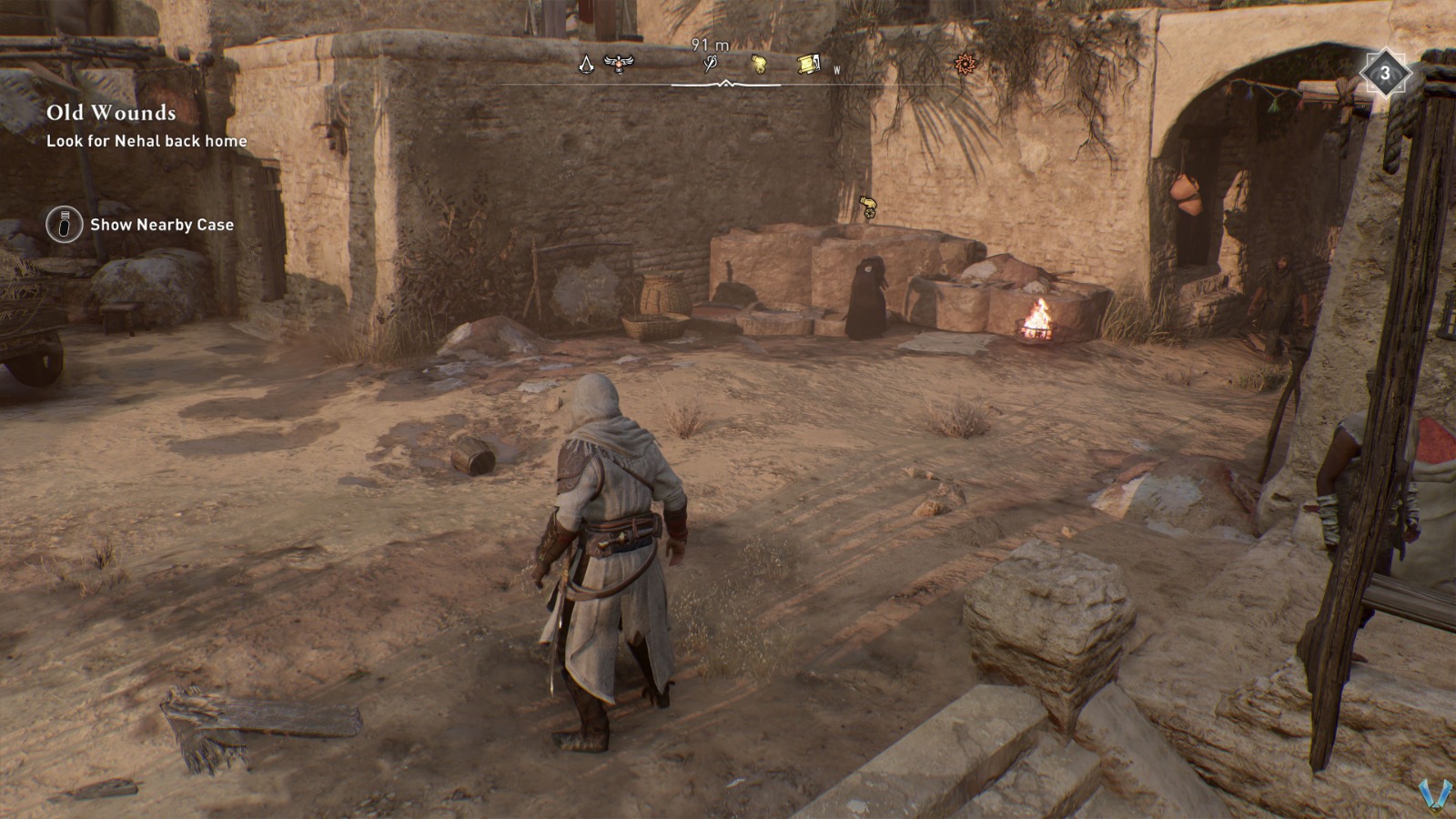Click the yellow pickpocket pouch icon on the compass
Viewport: 1456px width, 819px height.
760,64
